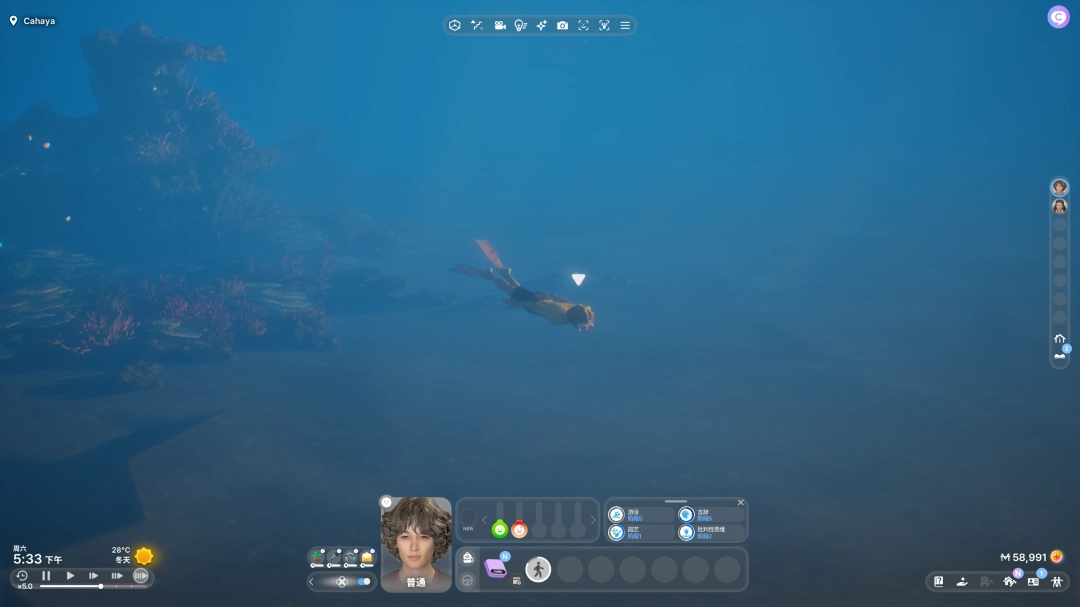Click the green happy emotion icon

(x=500, y=529)
